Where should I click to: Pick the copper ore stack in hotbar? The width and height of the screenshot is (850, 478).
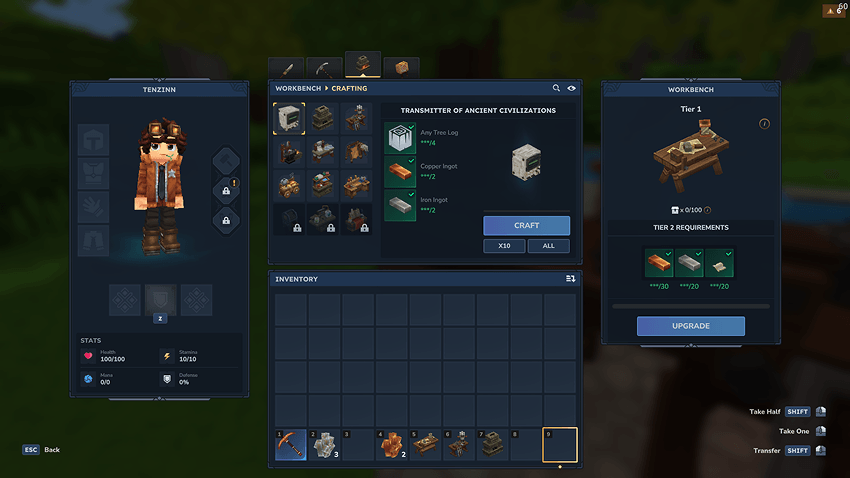pyautogui.click(x=393, y=444)
